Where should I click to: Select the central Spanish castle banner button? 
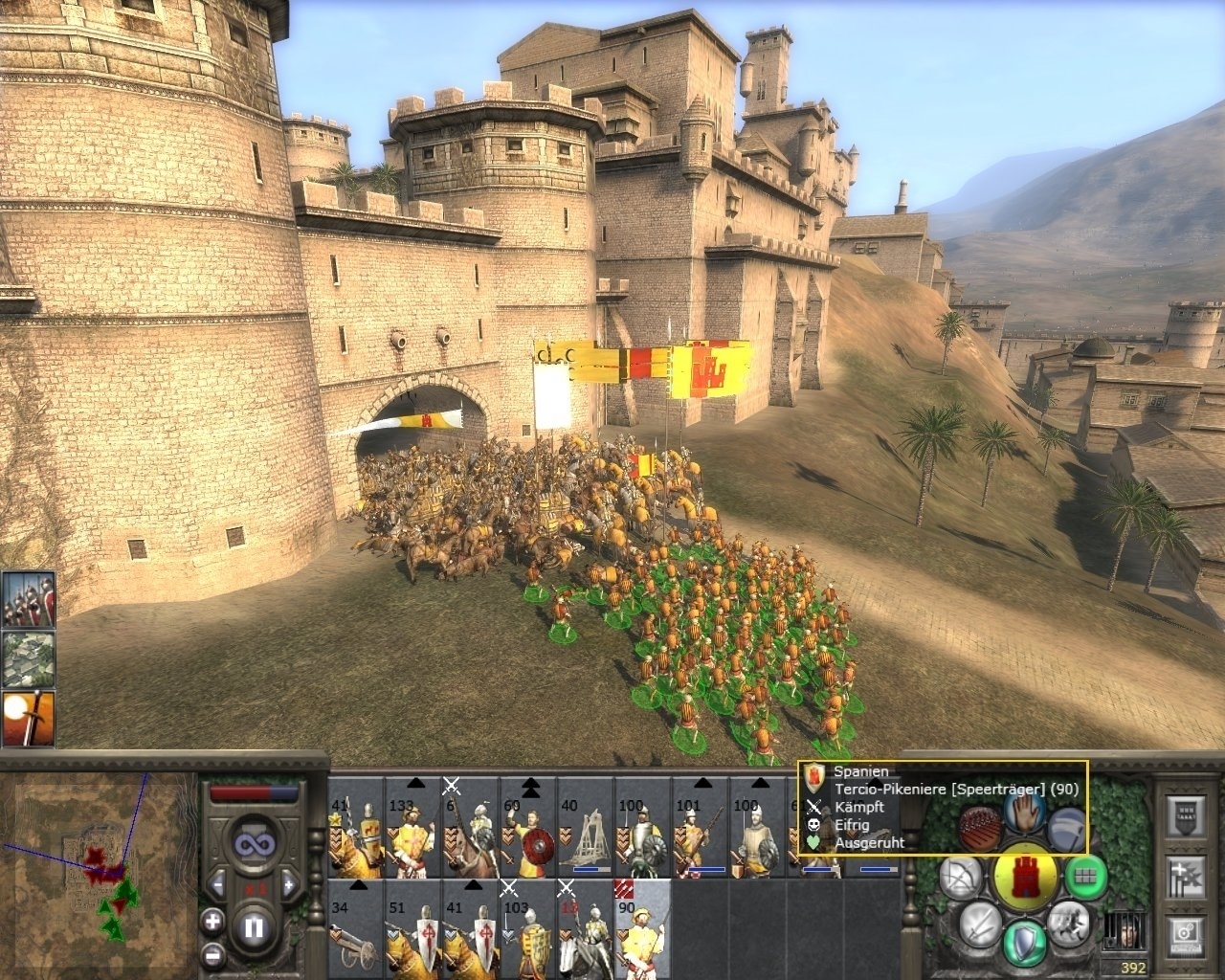click(1026, 875)
